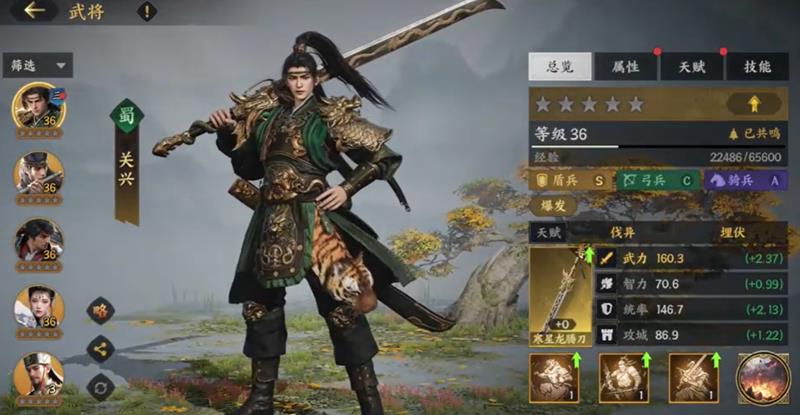Screen dimensions: 800x415
Task: Select the circular fiery battlefield skill icon
Action: [x=763, y=378]
